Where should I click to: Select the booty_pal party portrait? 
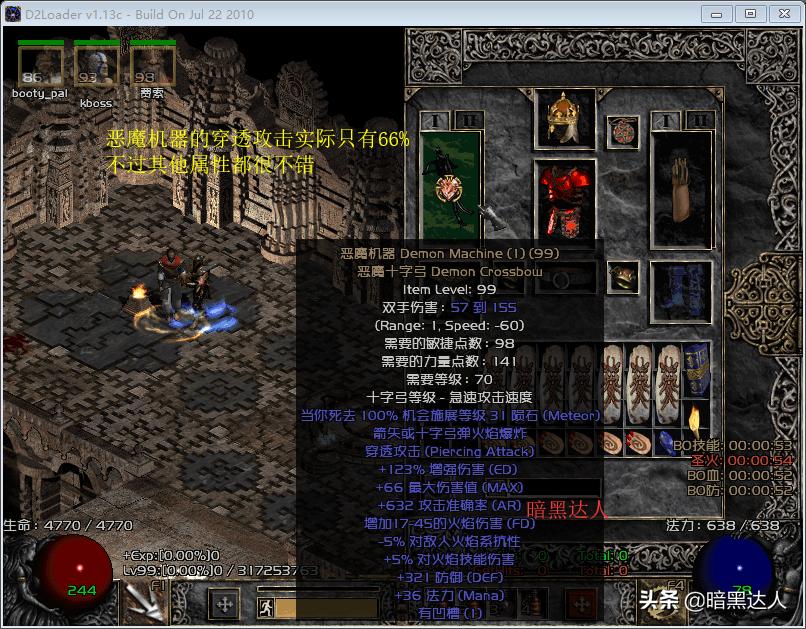[x=40, y=67]
